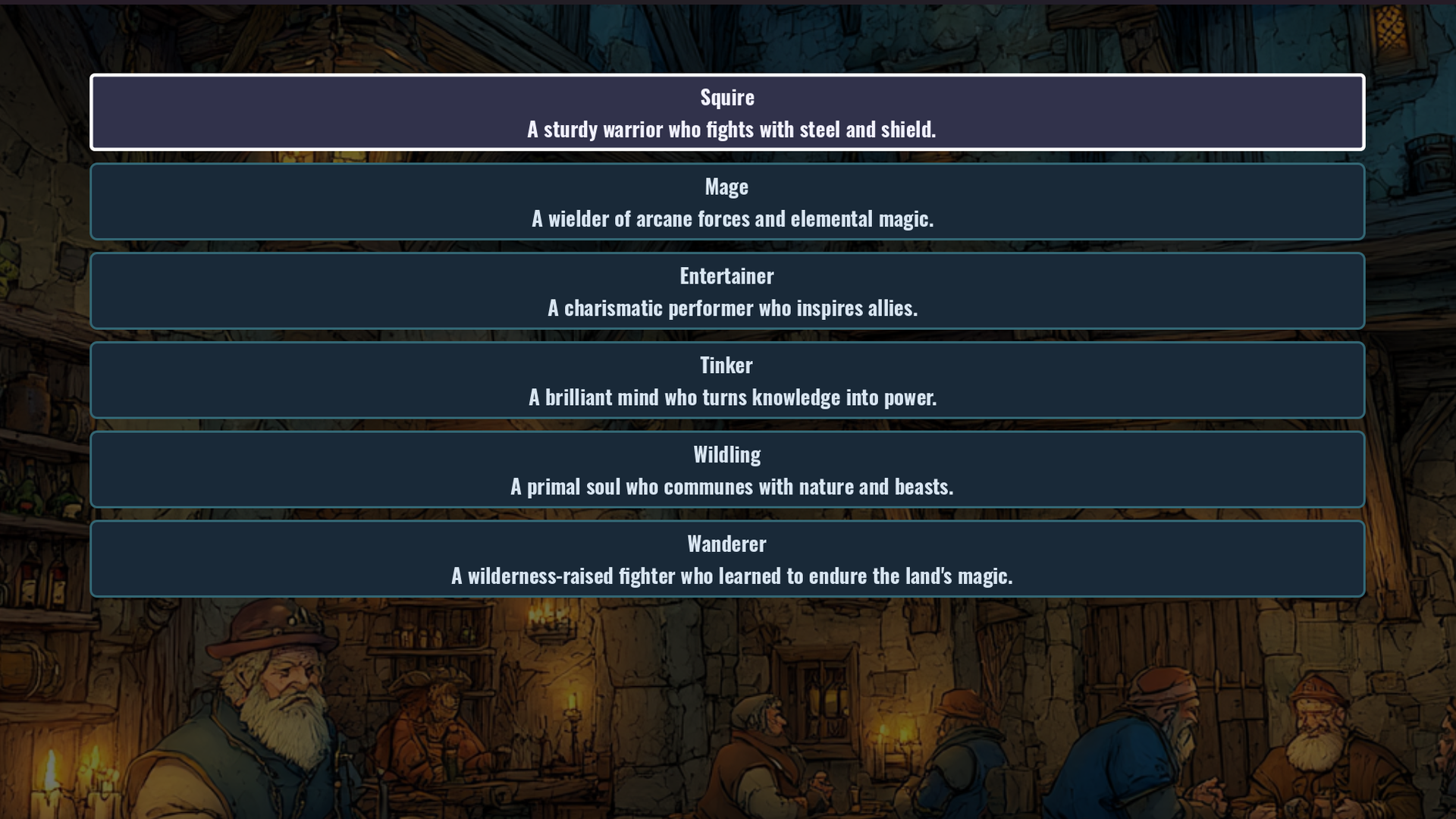The width and height of the screenshot is (1456, 819).
Task: Click Tinker's knowledge into power description
Action: tap(734, 397)
